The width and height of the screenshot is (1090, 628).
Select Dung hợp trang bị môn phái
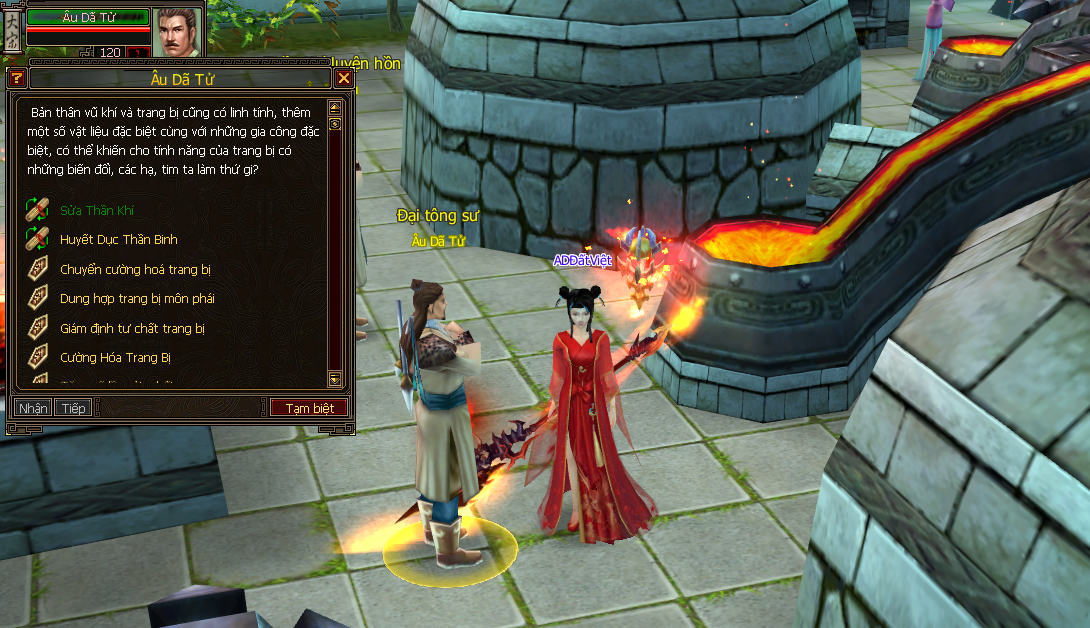click(137, 299)
